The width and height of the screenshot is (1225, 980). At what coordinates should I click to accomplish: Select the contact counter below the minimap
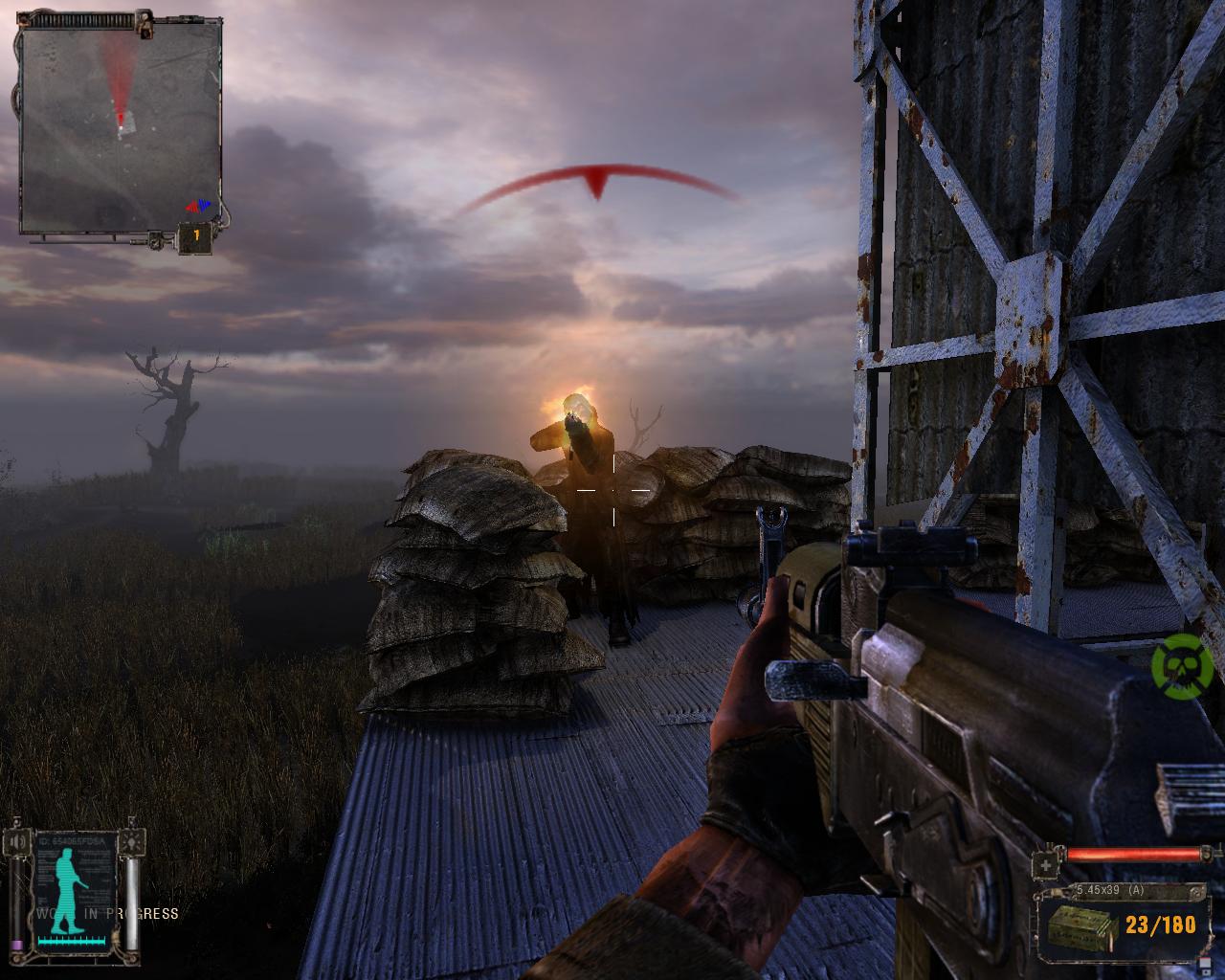tap(196, 236)
